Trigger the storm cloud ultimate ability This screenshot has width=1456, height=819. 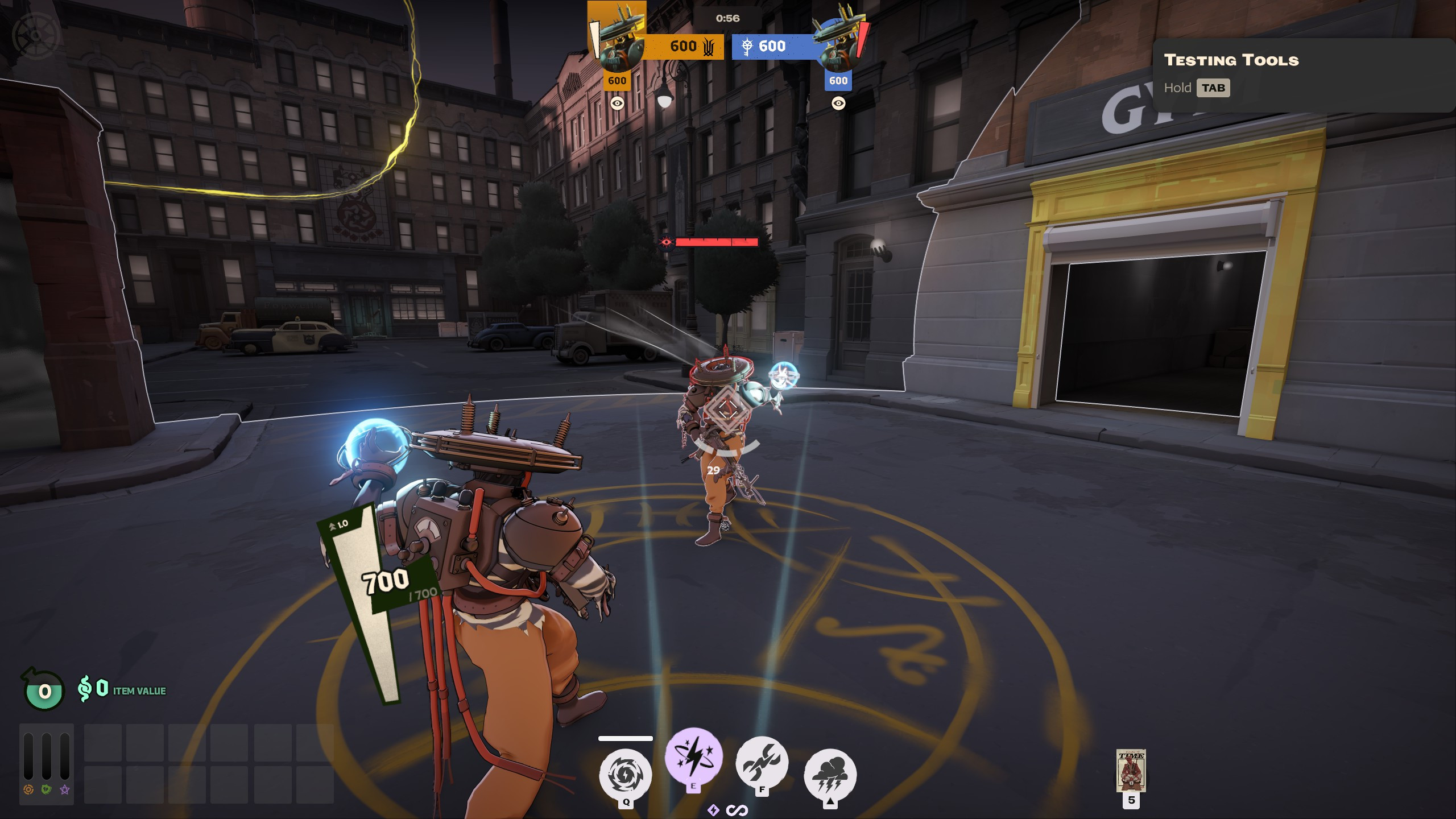coord(830,775)
